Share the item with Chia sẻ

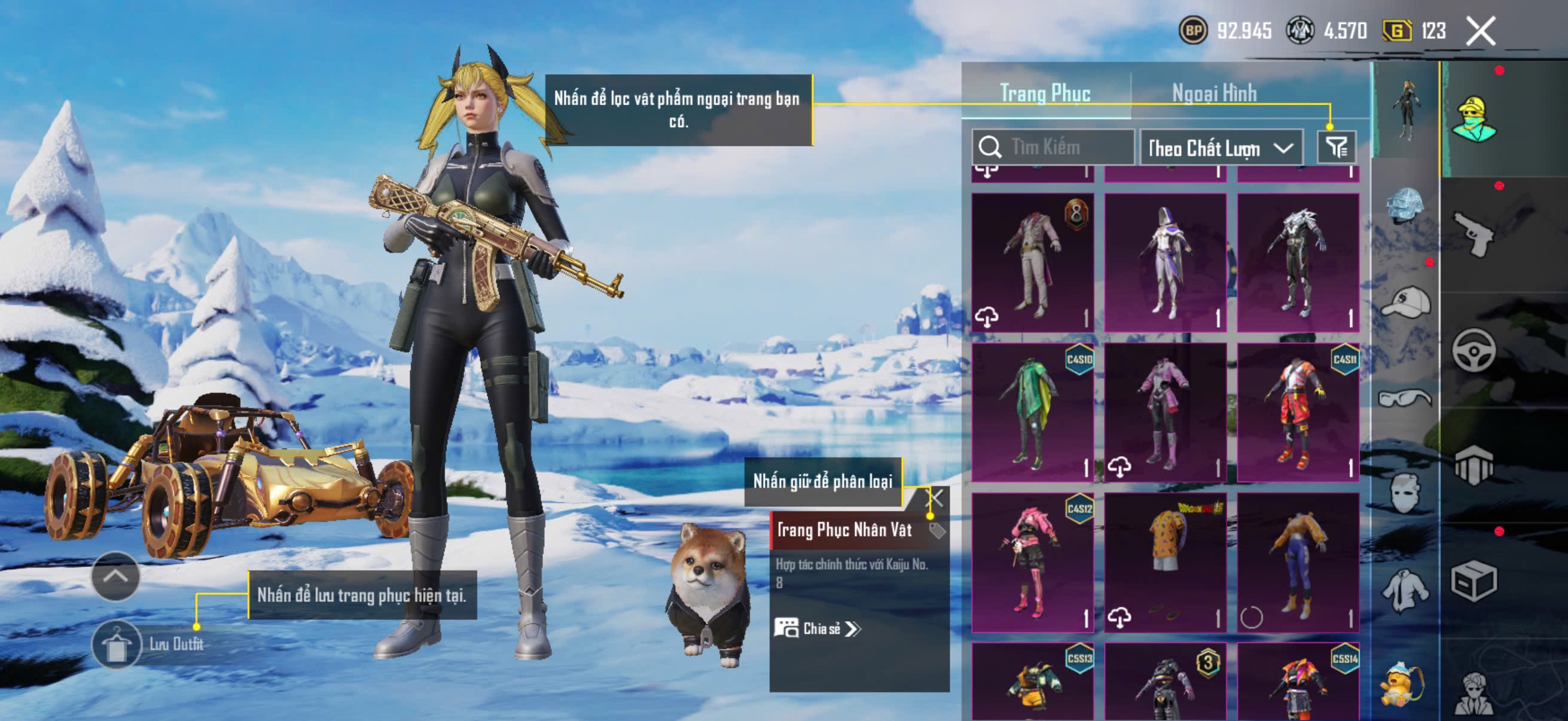click(817, 628)
